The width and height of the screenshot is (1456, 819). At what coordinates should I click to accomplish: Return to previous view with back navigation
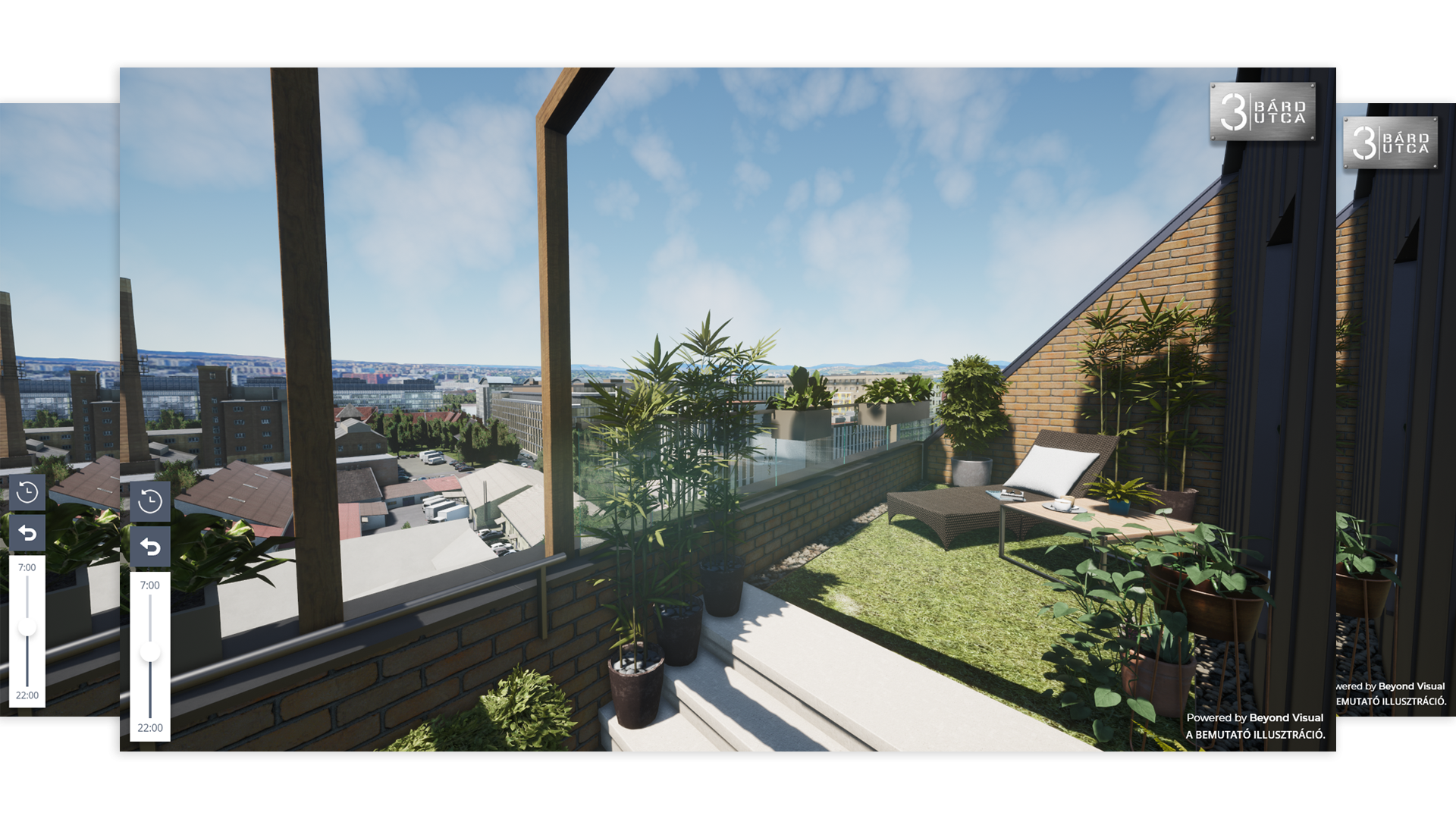[x=149, y=547]
